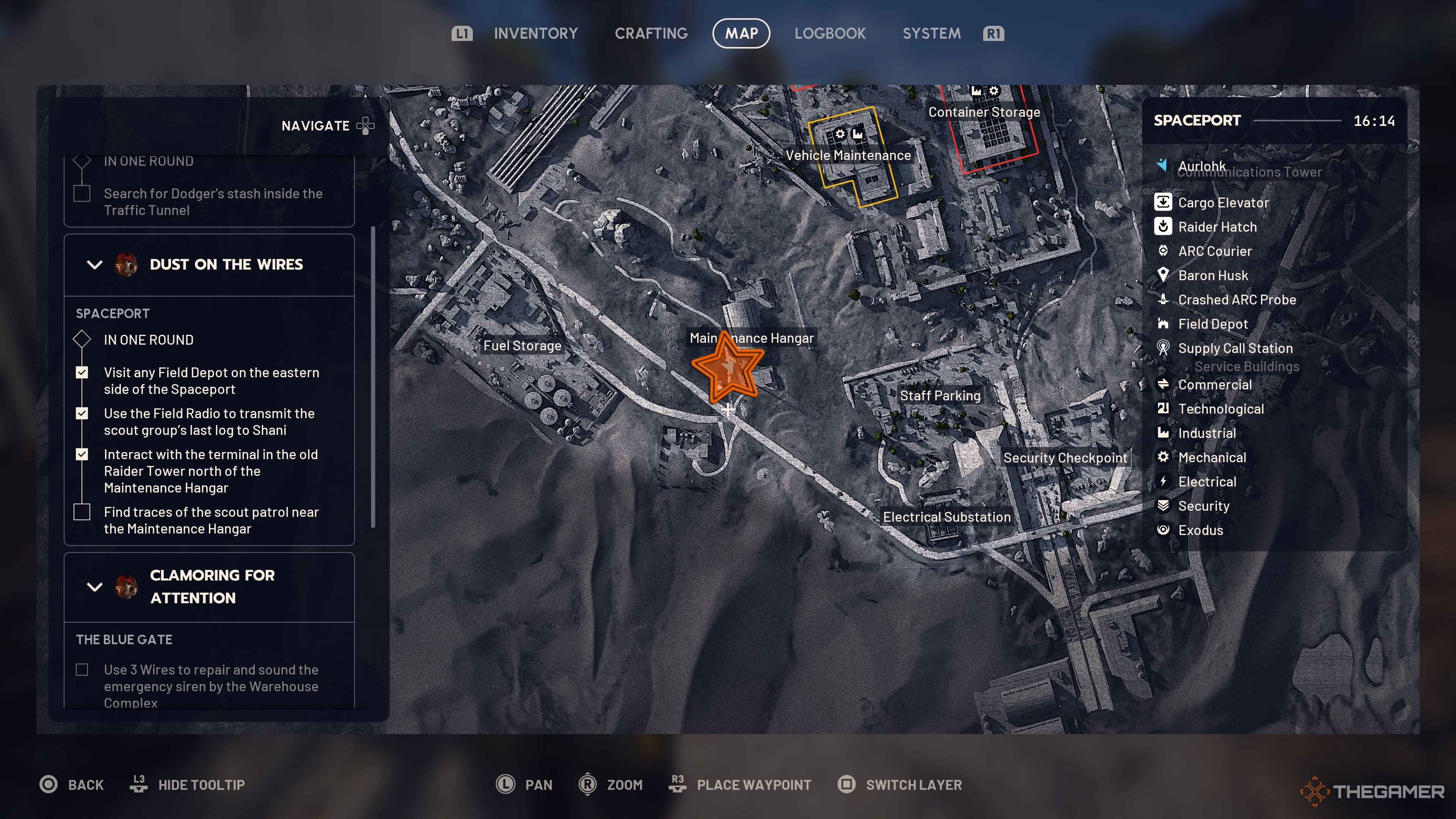Collapse the Clamoring for Attention quest
Image resolution: width=1456 pixels, height=819 pixels.
click(x=95, y=587)
